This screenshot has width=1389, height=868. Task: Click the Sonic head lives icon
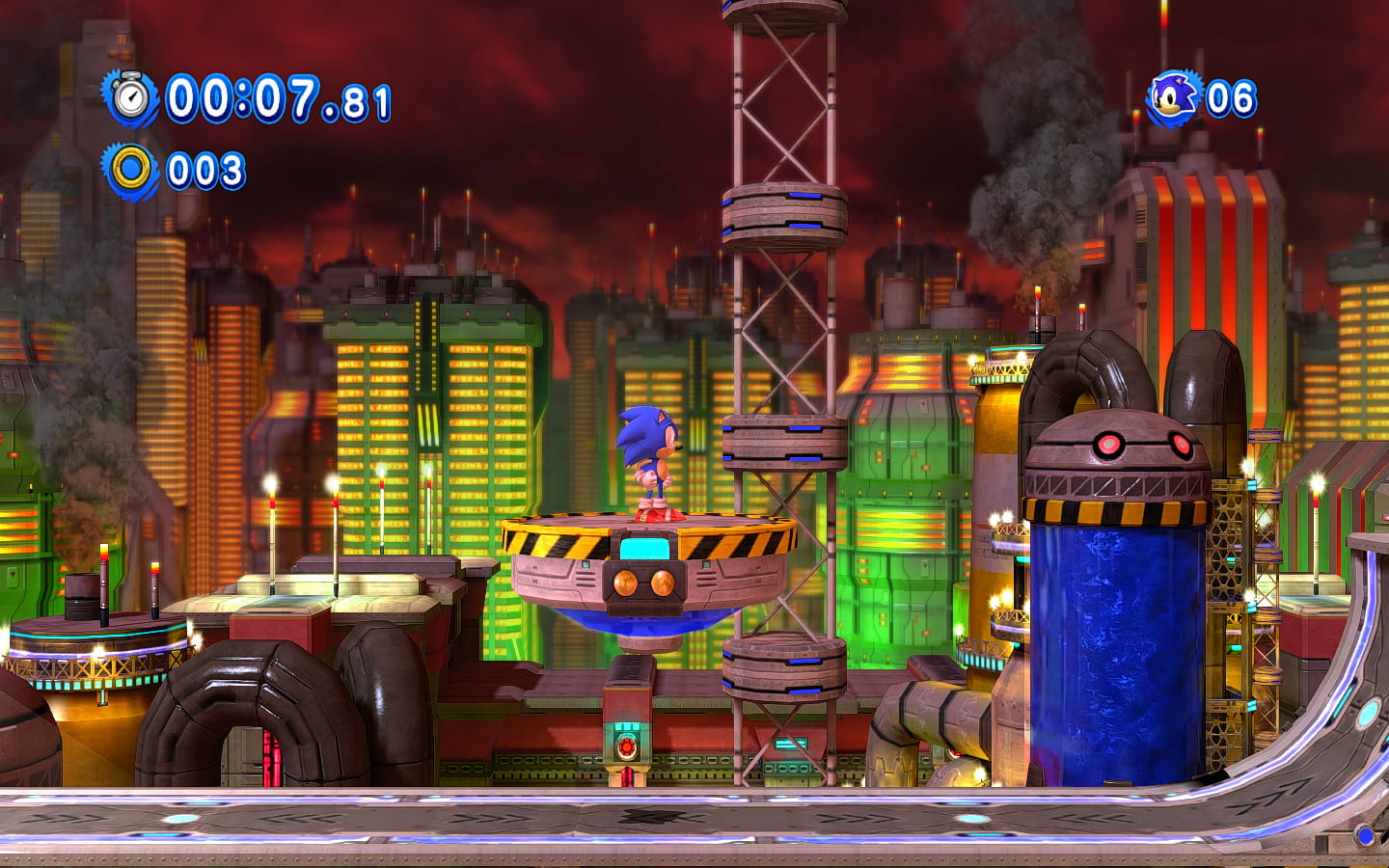pos(1174,98)
